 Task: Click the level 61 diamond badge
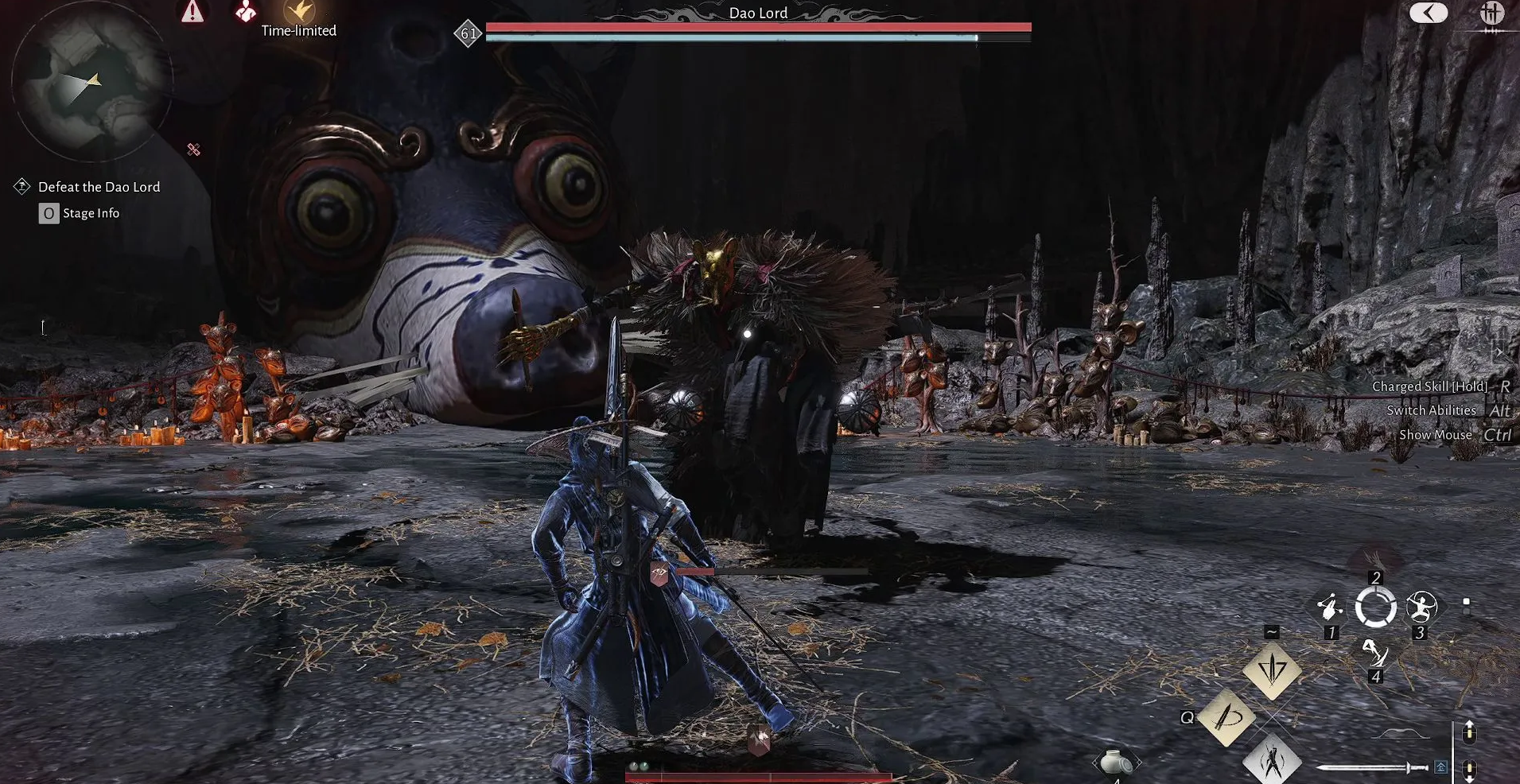click(468, 33)
